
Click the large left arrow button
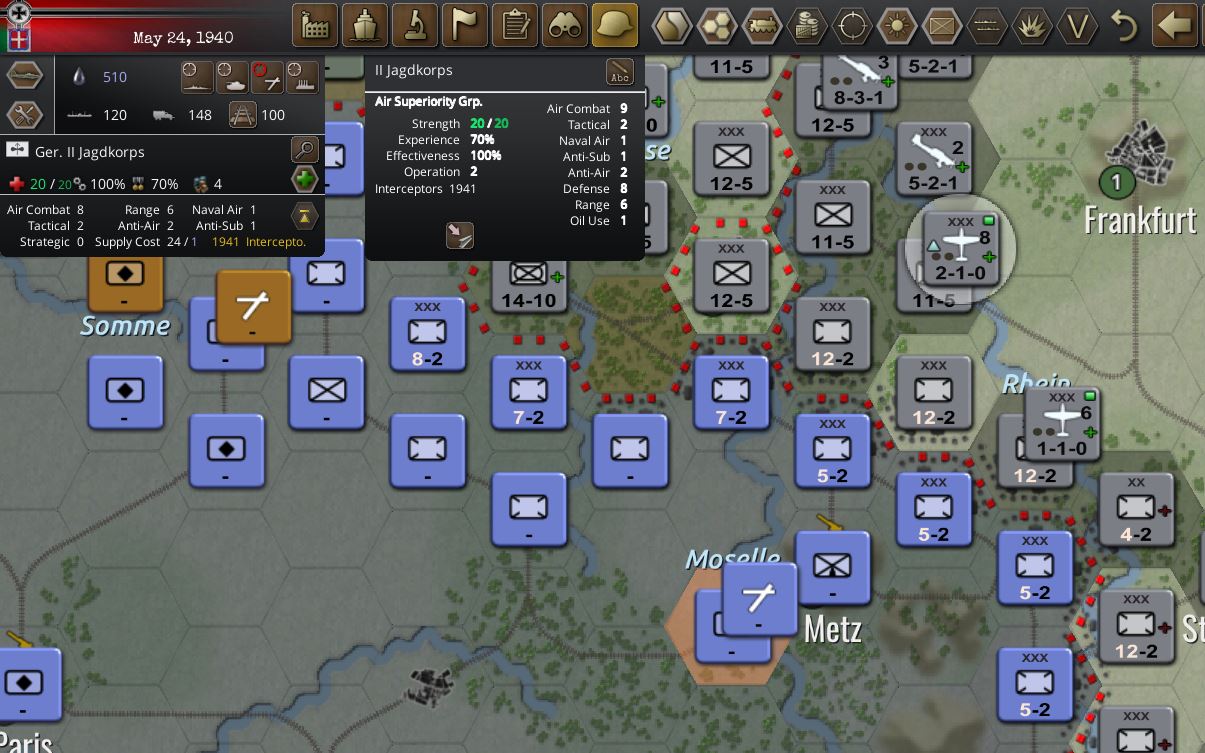click(x=1176, y=25)
